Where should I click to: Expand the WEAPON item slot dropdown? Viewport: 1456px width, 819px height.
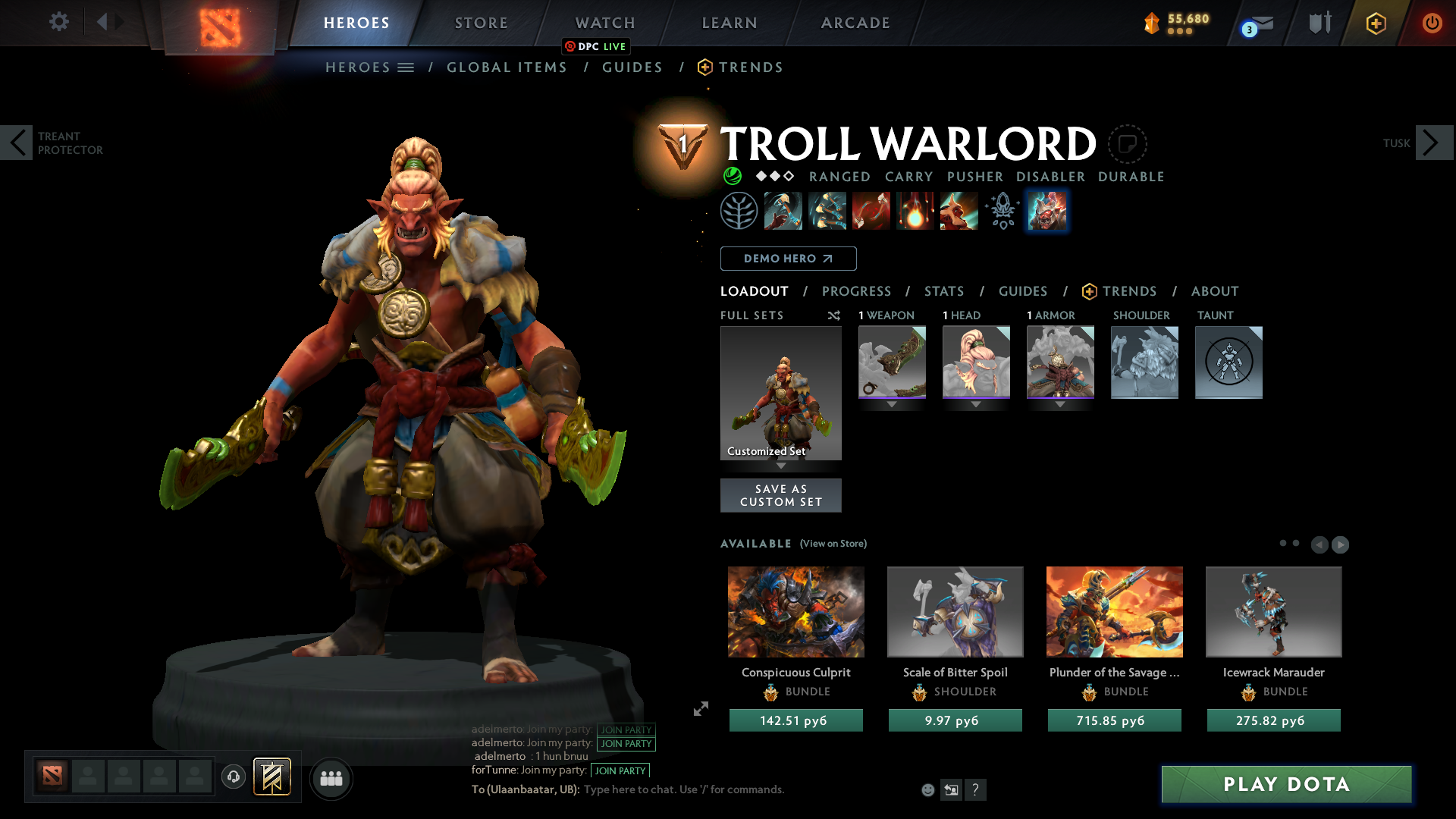tap(892, 404)
